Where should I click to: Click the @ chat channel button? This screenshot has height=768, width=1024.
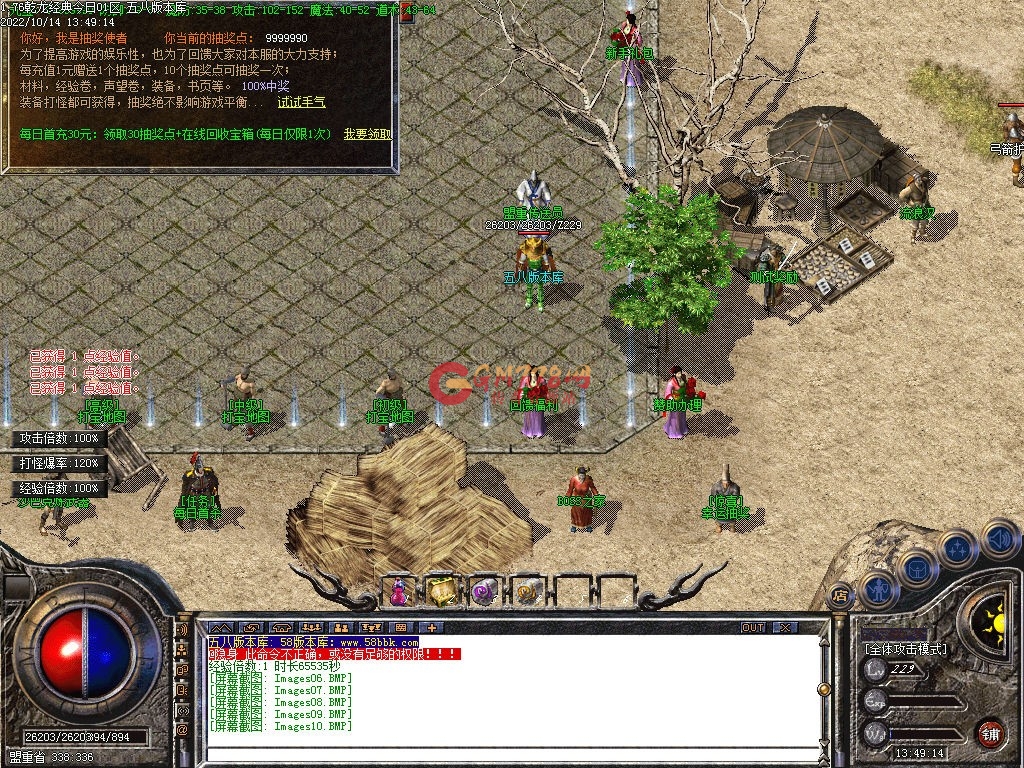coord(183,731)
